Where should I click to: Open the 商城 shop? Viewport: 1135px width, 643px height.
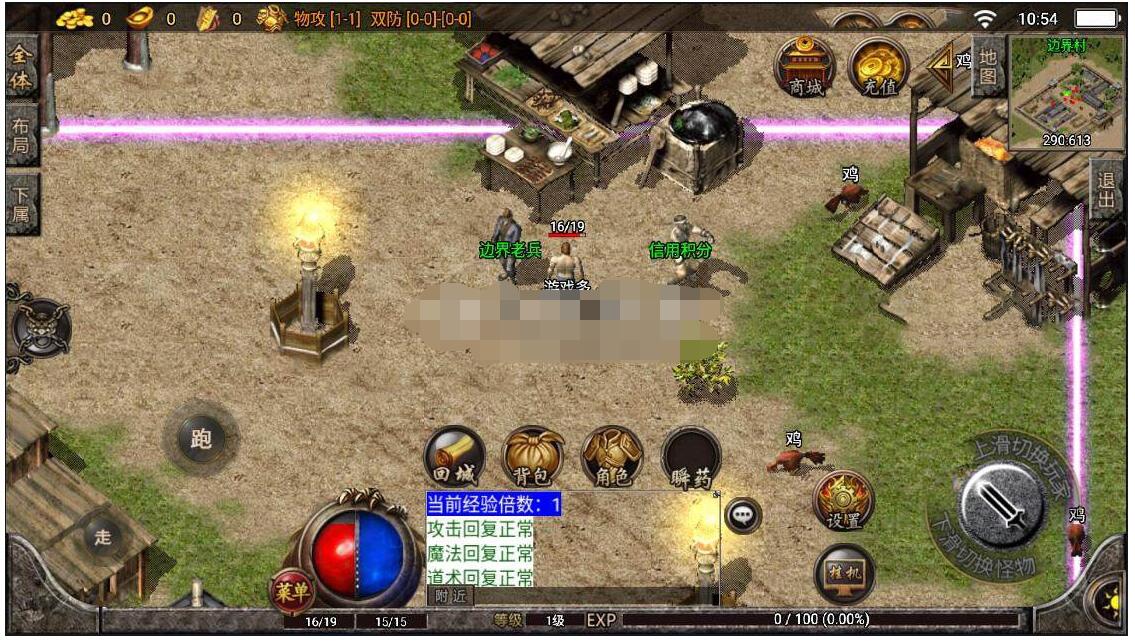pos(806,67)
